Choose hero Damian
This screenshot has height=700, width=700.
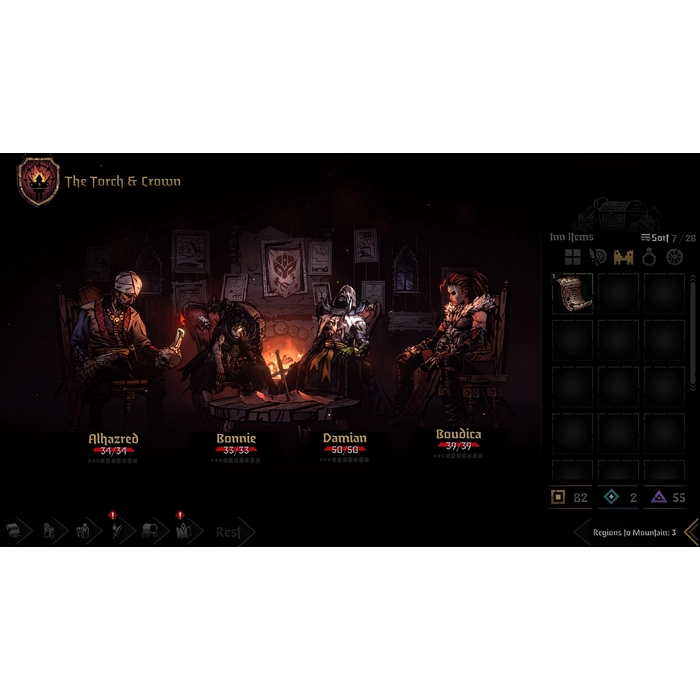coord(344,438)
